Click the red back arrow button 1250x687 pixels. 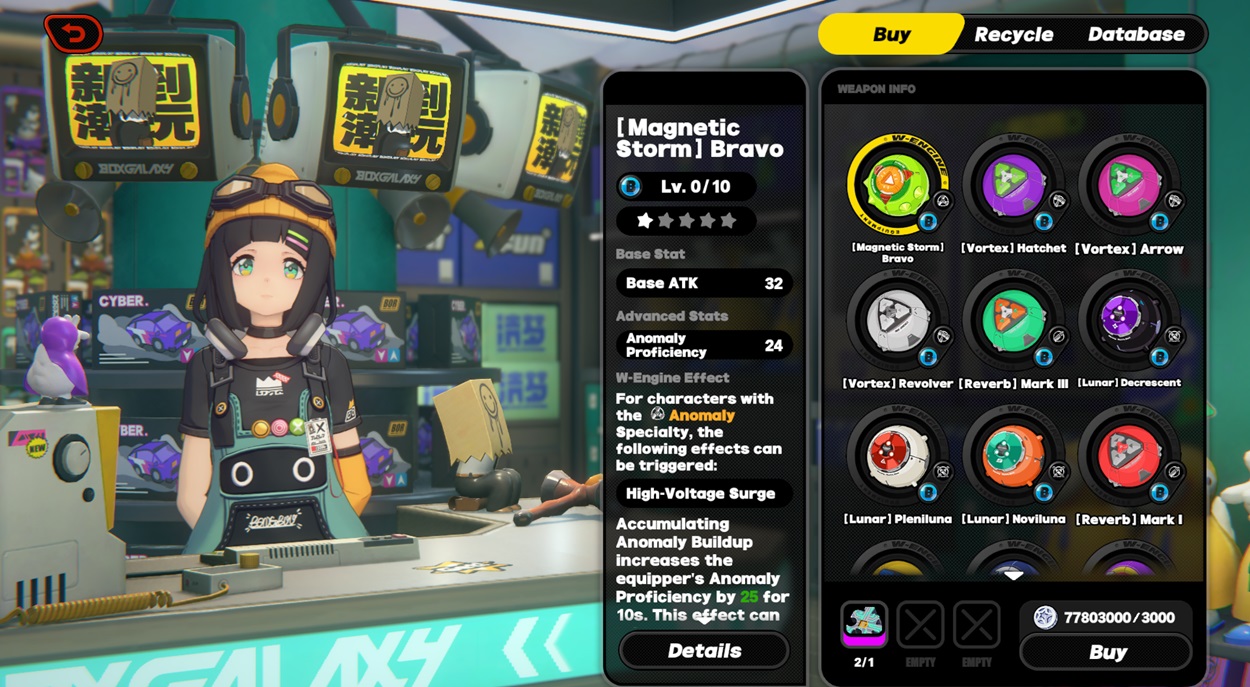point(73,34)
